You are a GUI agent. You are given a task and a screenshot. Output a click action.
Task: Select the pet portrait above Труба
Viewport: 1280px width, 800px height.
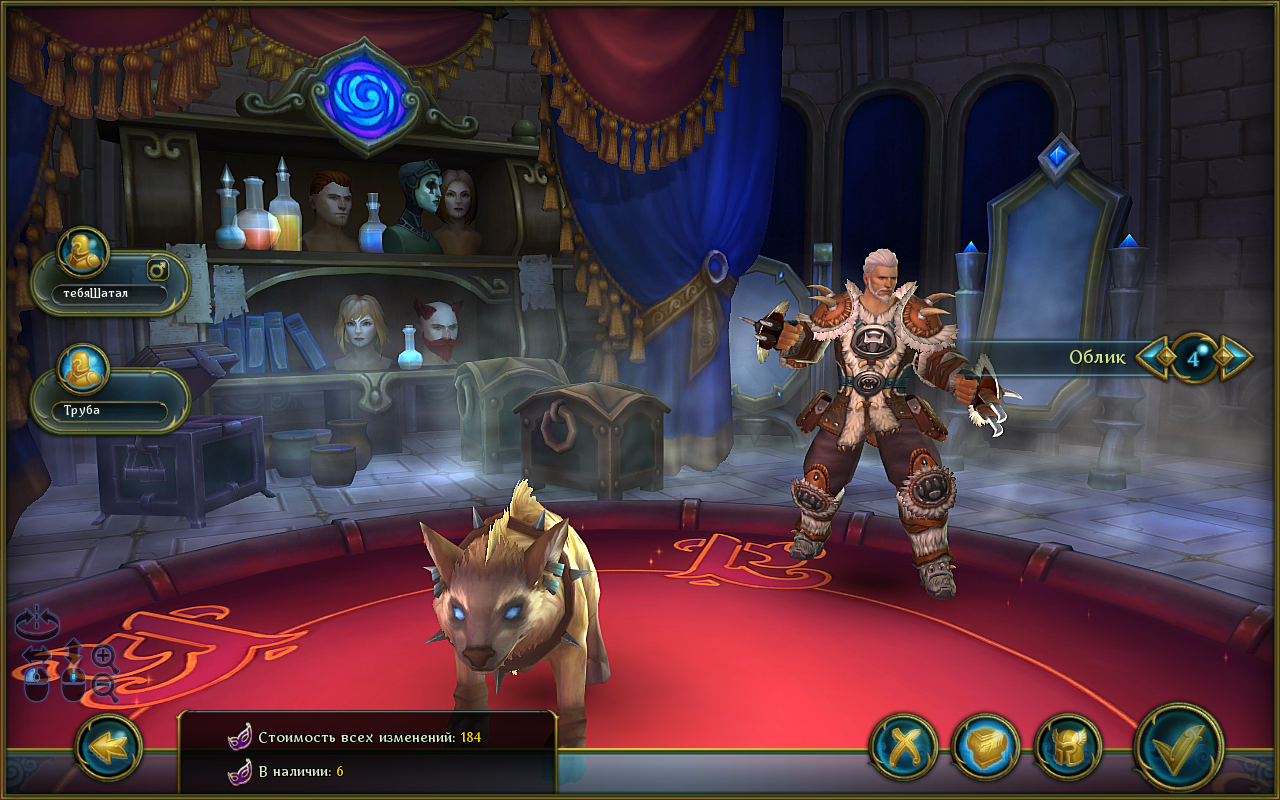(x=83, y=370)
